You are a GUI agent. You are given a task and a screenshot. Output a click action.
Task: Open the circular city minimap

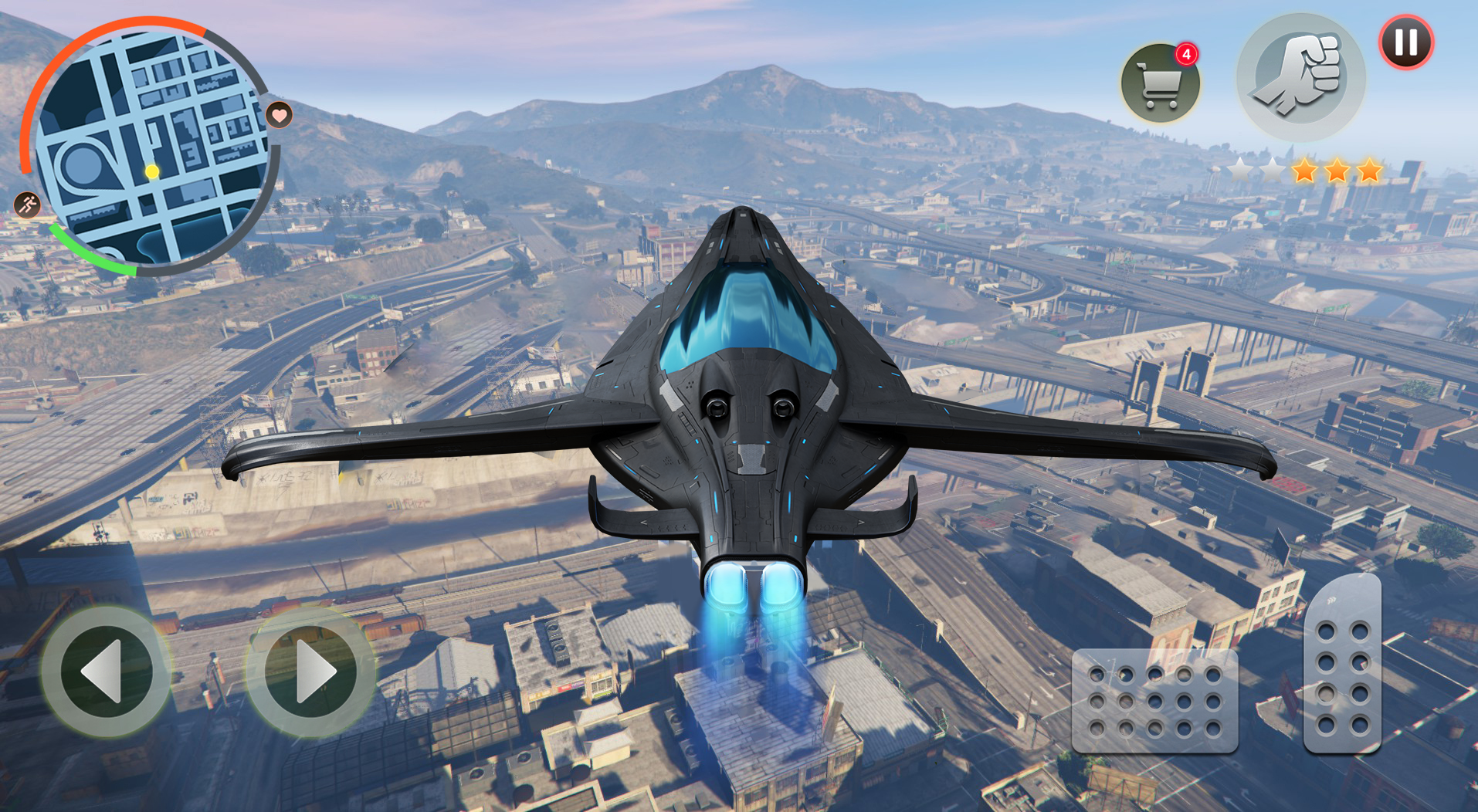pyautogui.click(x=151, y=148)
